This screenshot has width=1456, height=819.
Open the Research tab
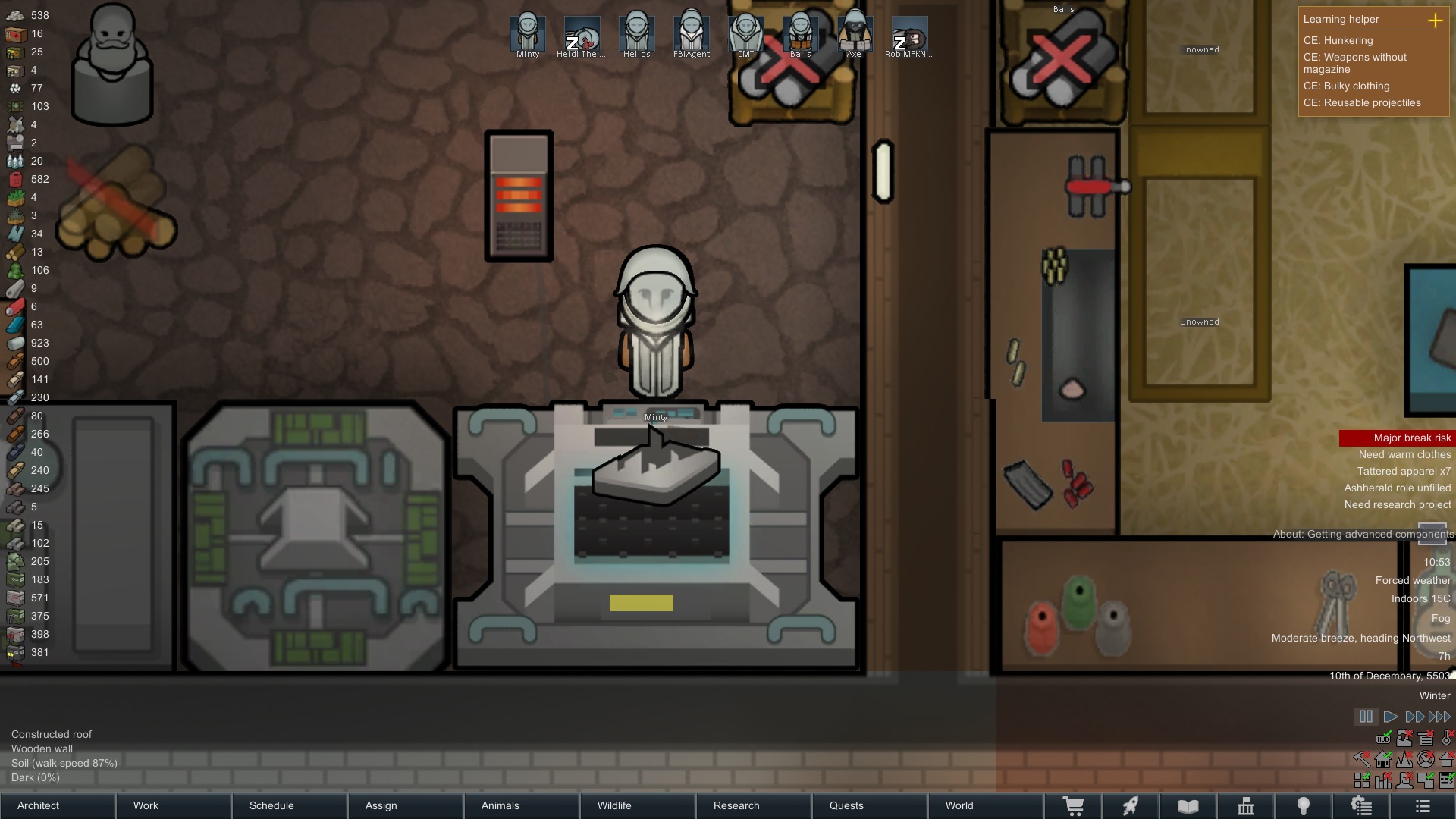[x=754, y=805]
